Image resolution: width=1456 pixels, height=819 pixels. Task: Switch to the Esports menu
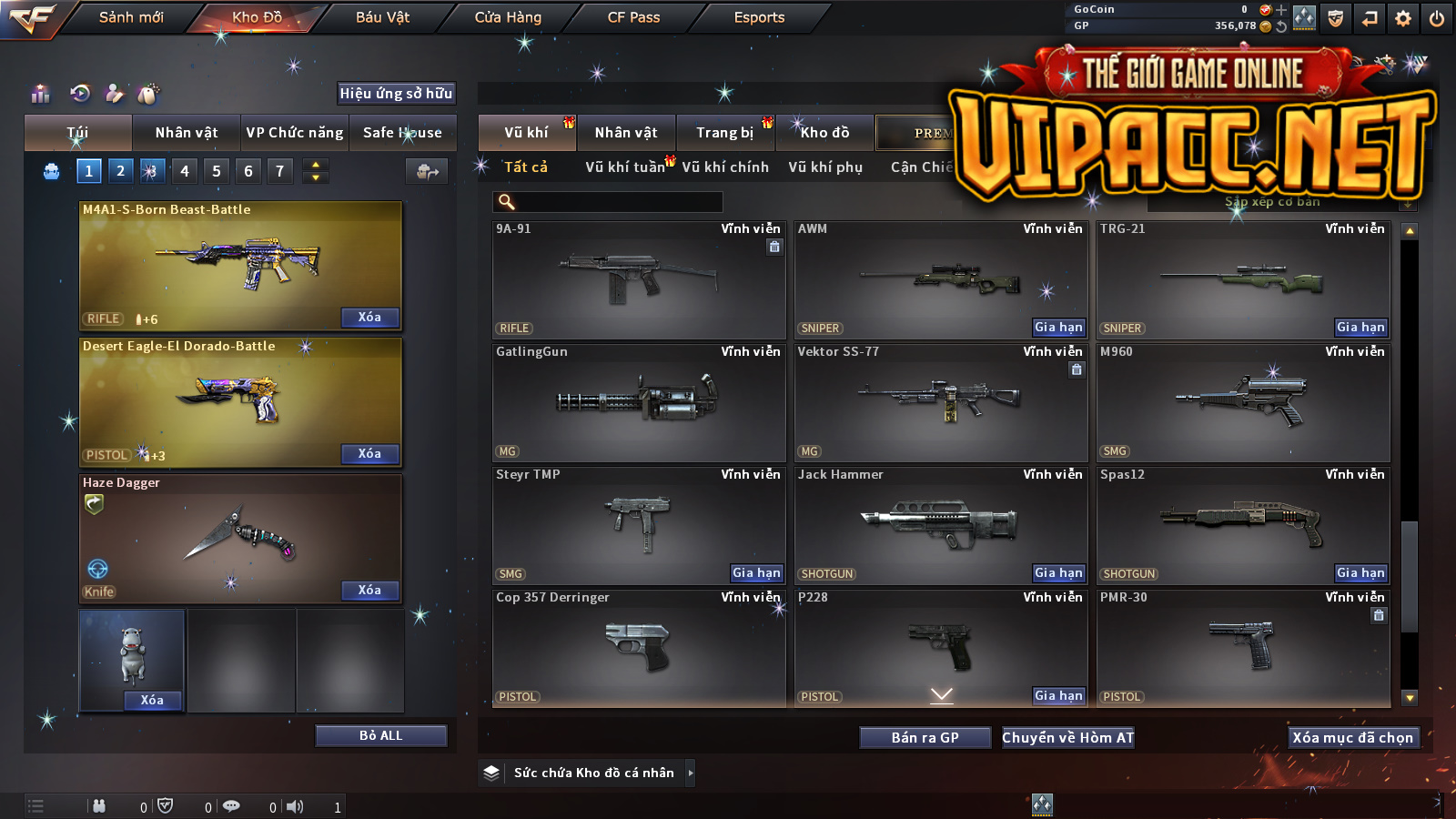(759, 17)
